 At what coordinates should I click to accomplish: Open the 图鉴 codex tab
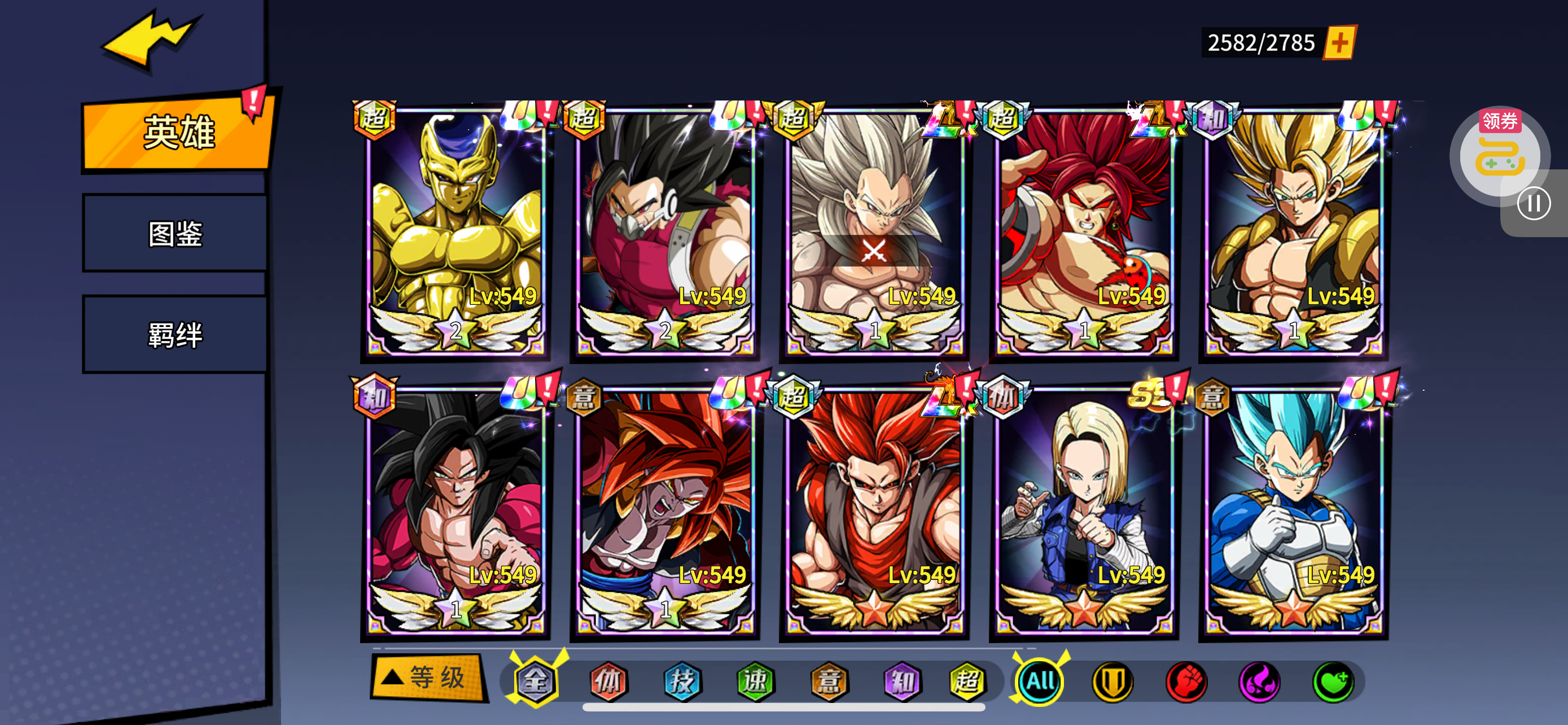click(x=176, y=234)
